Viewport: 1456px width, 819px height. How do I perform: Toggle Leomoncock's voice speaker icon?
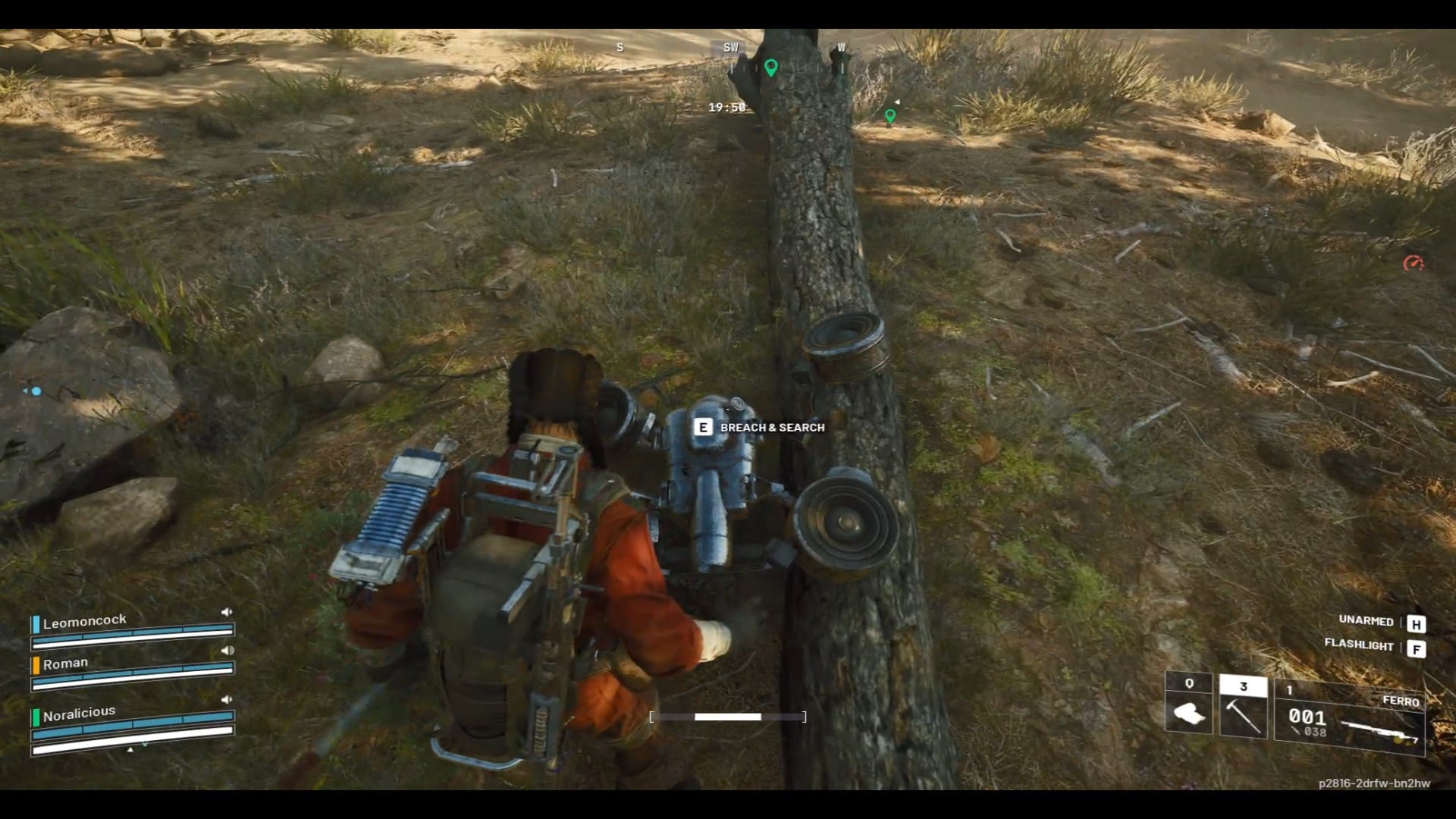click(x=226, y=612)
